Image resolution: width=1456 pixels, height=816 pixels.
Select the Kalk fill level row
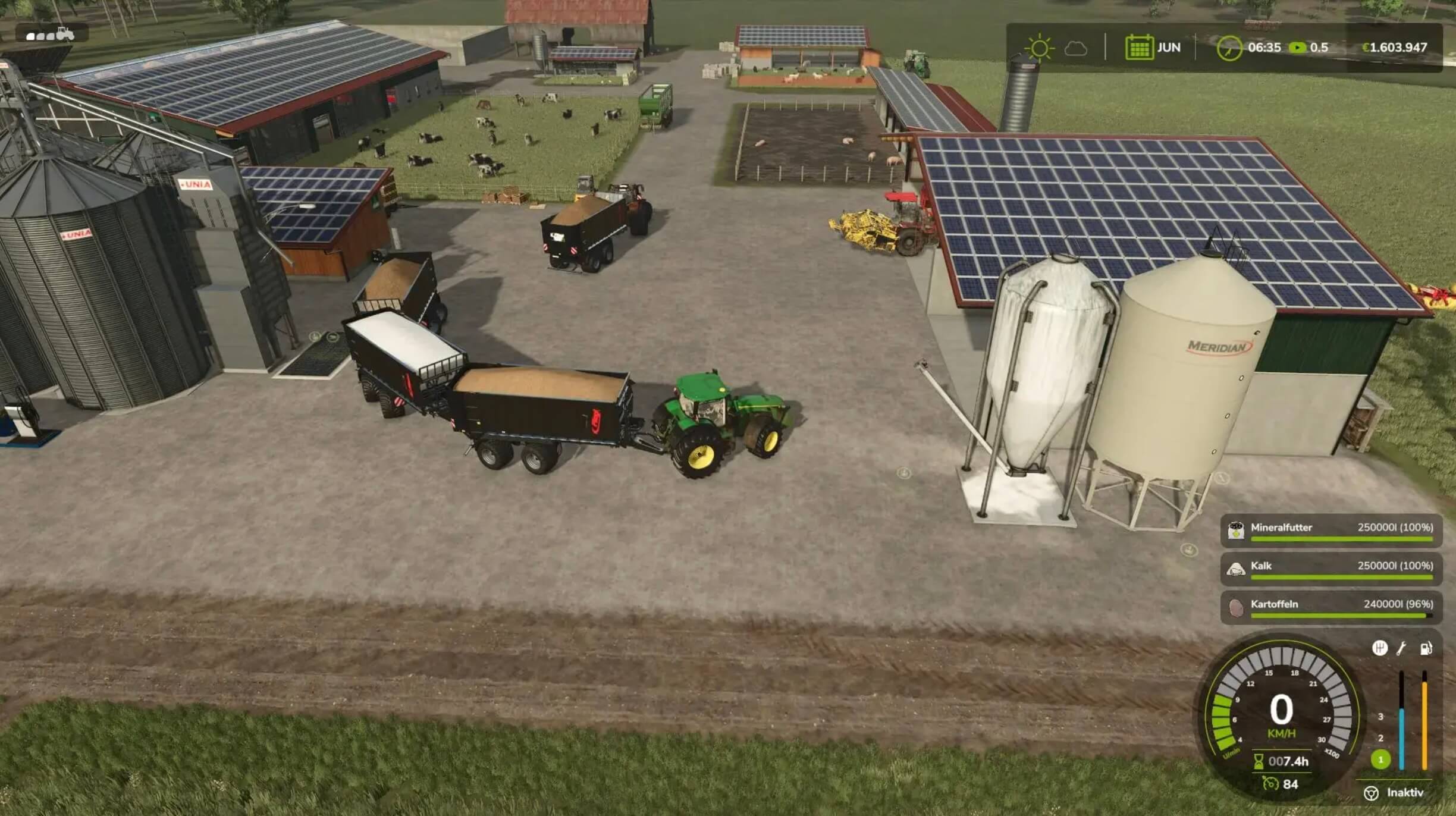click(x=1331, y=569)
